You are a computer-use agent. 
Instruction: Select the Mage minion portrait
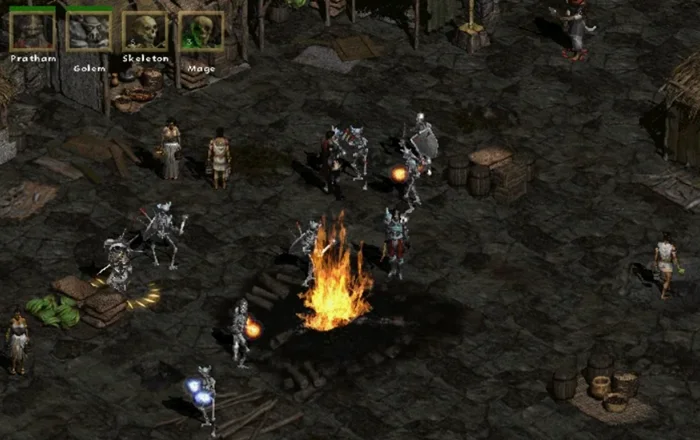click(x=201, y=31)
